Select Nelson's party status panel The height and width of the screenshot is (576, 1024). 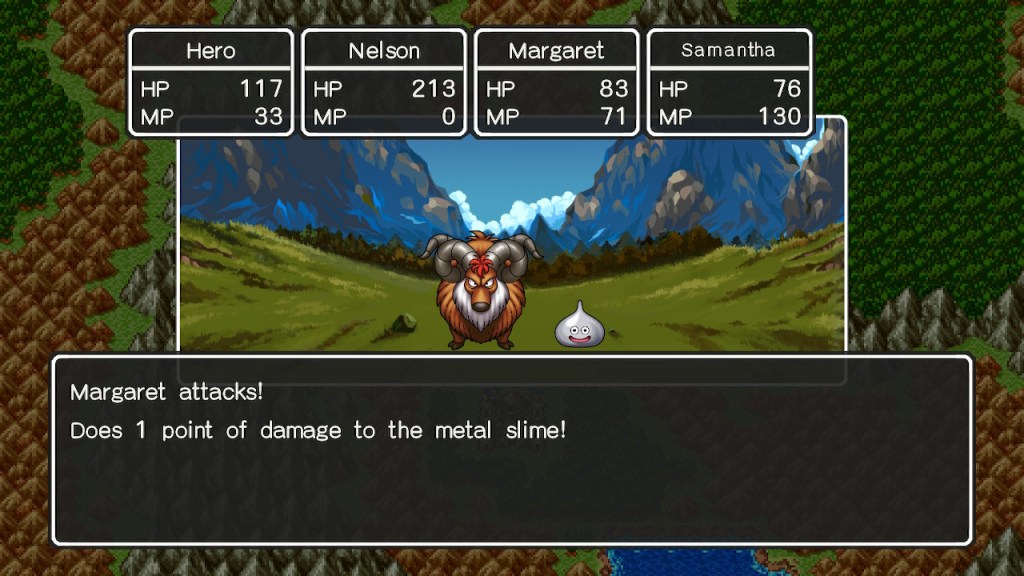pos(384,82)
